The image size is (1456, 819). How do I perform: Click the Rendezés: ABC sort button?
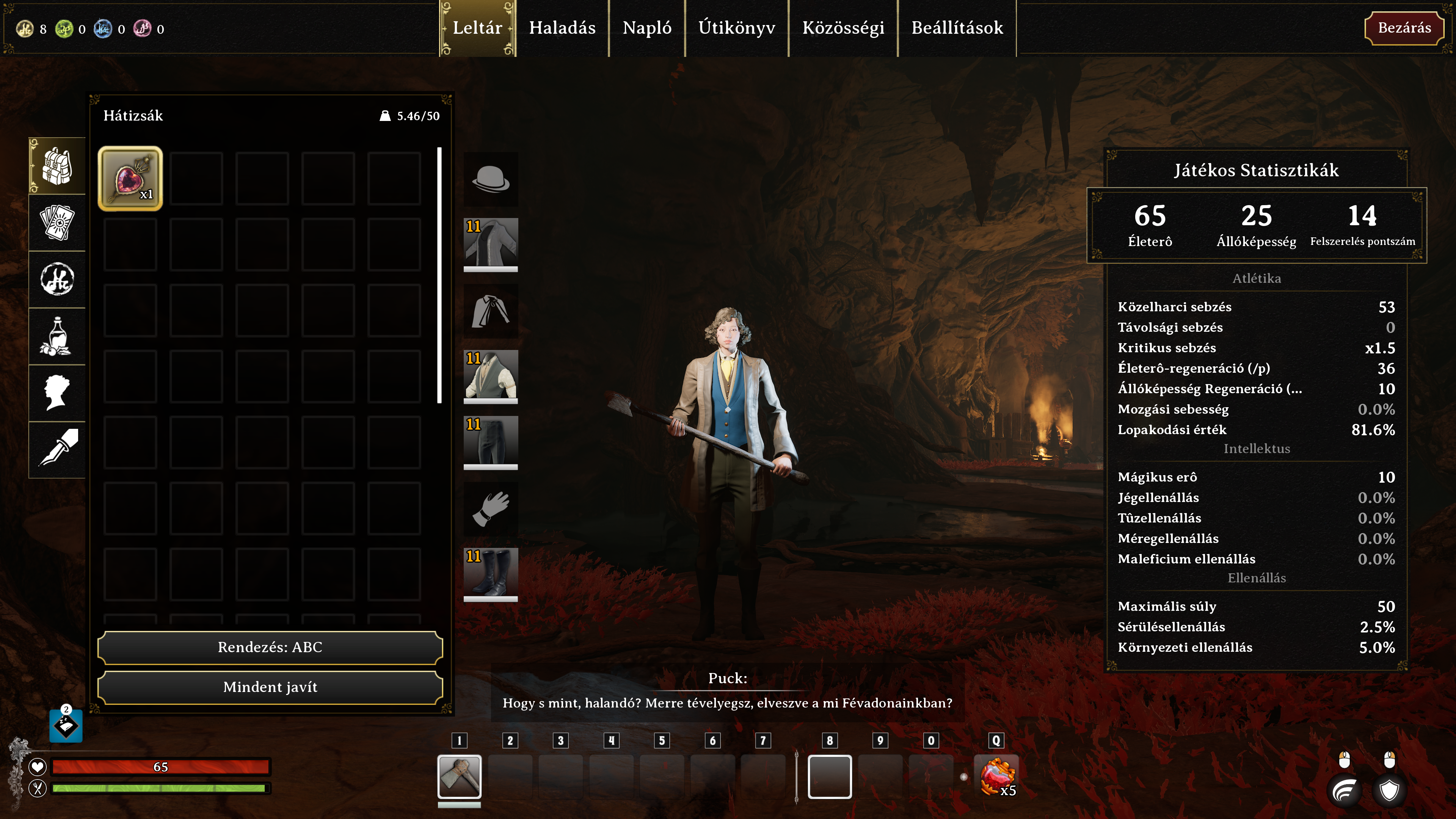coord(270,647)
